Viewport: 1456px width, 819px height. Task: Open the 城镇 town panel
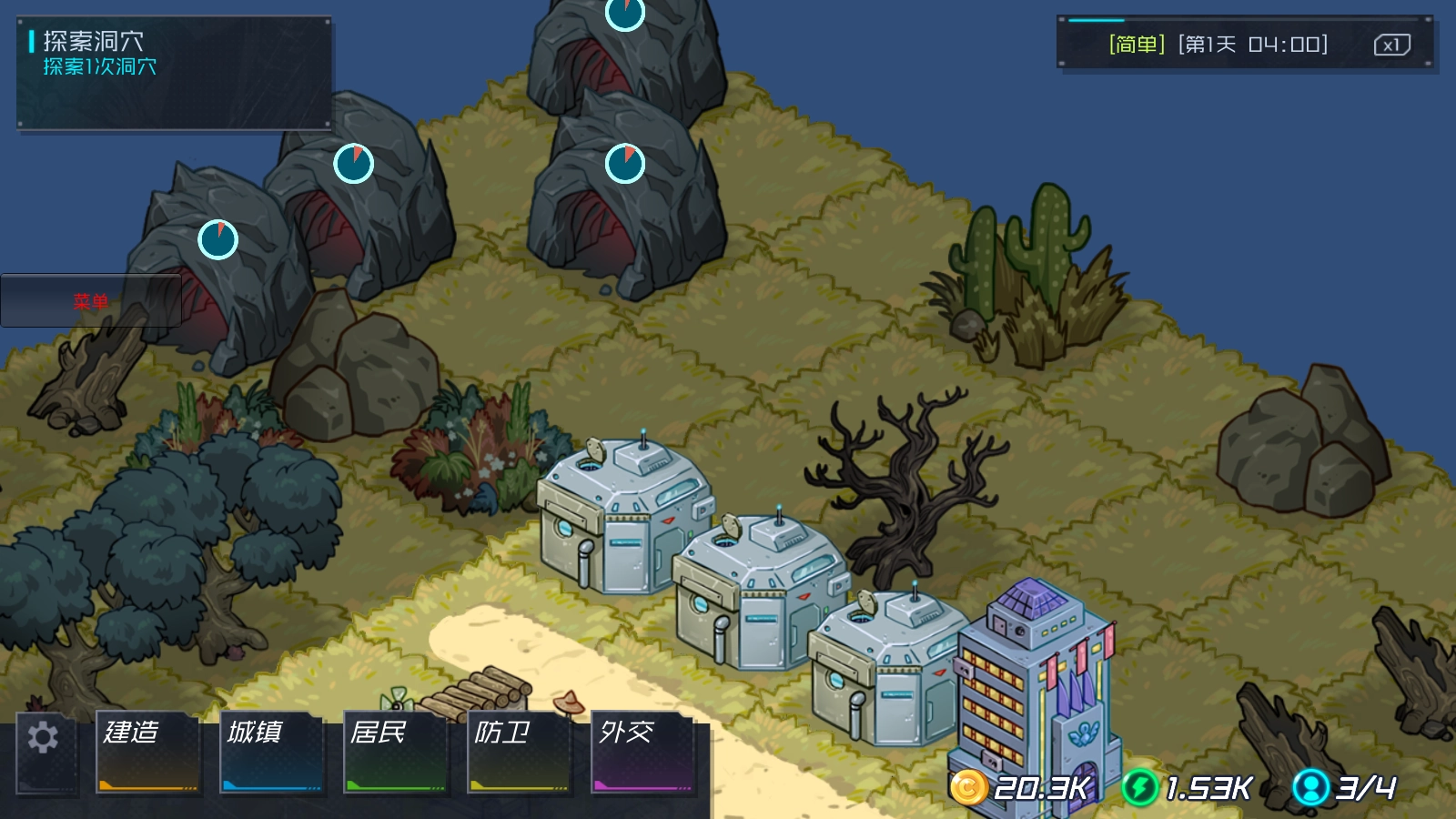[x=271, y=752]
